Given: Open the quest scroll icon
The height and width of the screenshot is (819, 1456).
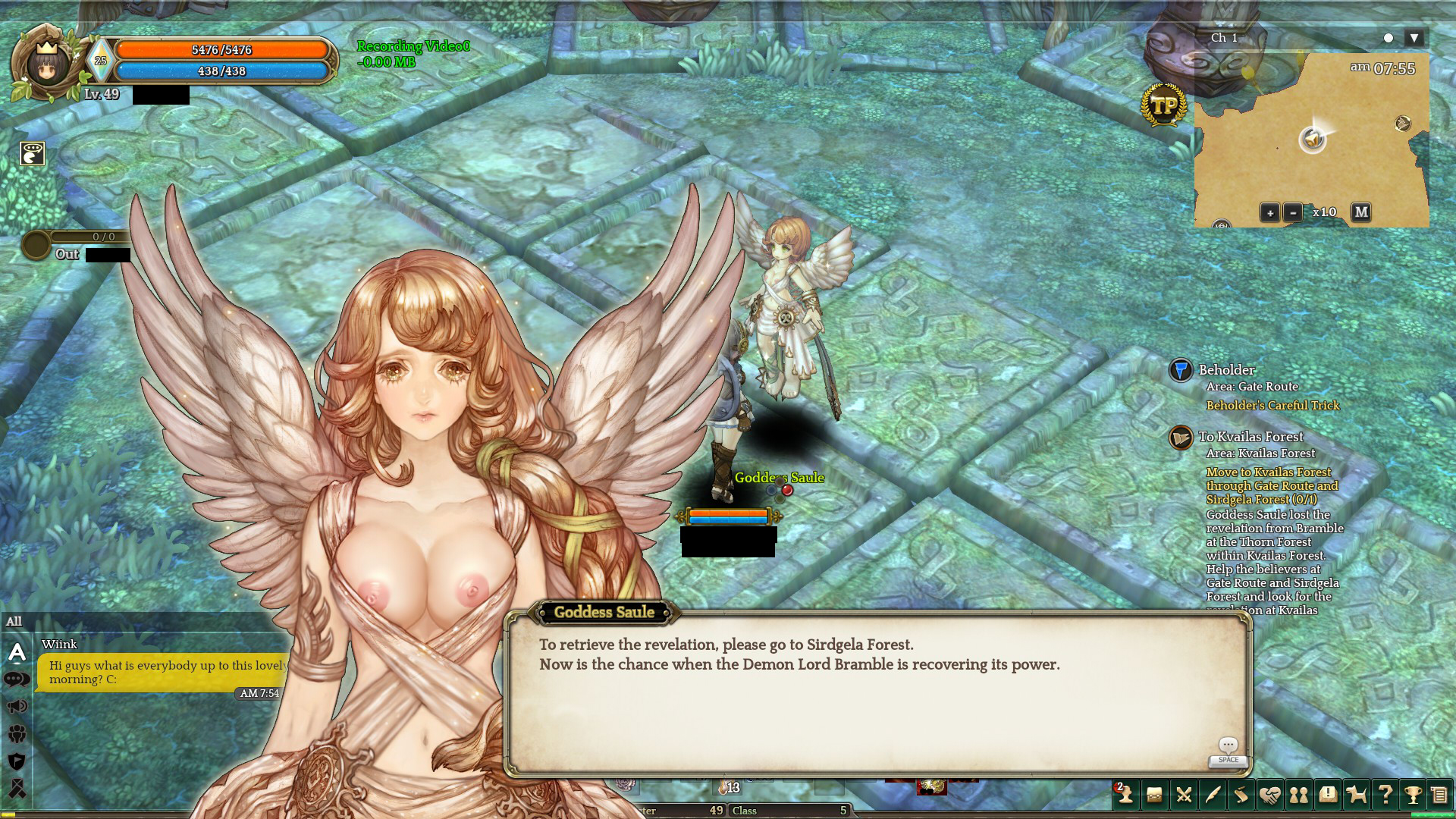Looking at the screenshot, I should (x=1241, y=794).
